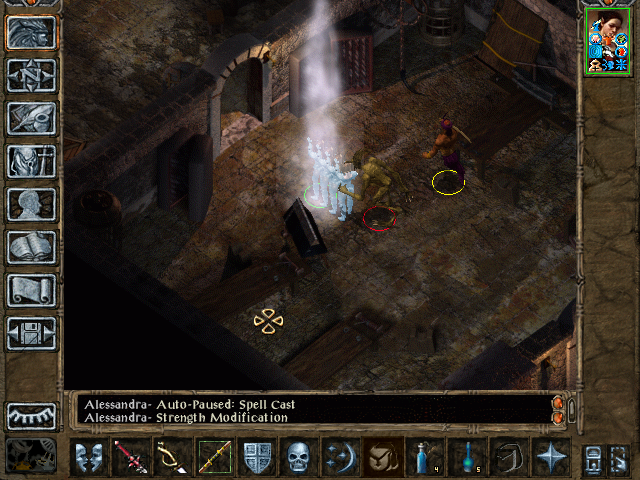Viewport: 640px width, 480px height.
Task: Click the skull action button
Action: tap(299, 457)
